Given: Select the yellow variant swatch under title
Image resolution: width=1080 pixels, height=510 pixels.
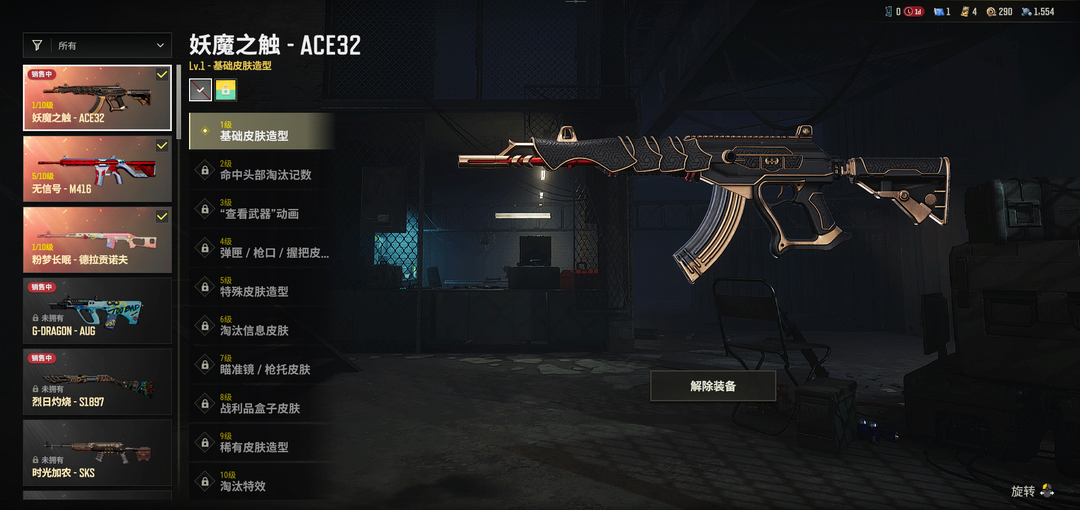Looking at the screenshot, I should 226,90.
